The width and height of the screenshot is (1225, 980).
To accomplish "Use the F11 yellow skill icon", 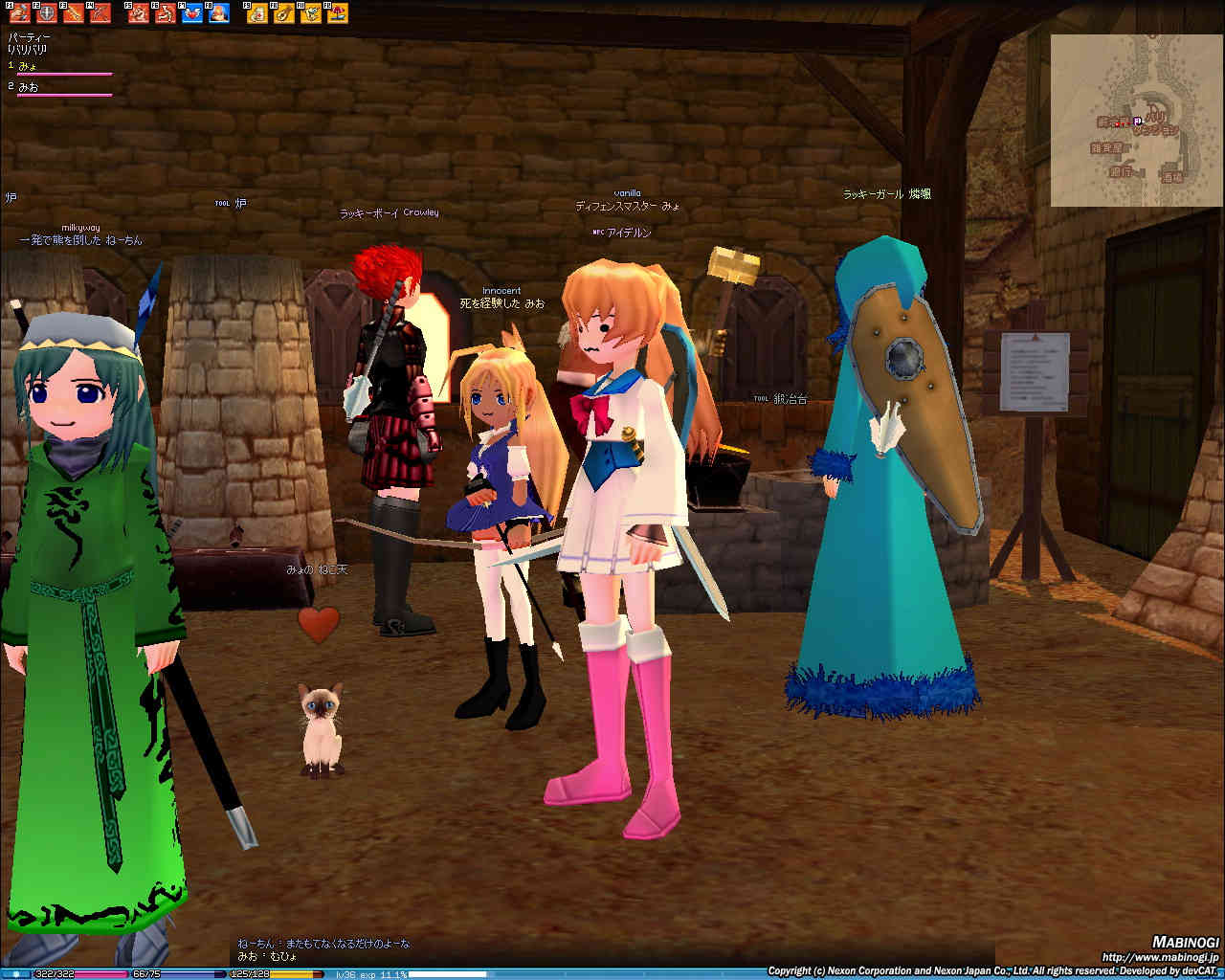I will click(311, 13).
